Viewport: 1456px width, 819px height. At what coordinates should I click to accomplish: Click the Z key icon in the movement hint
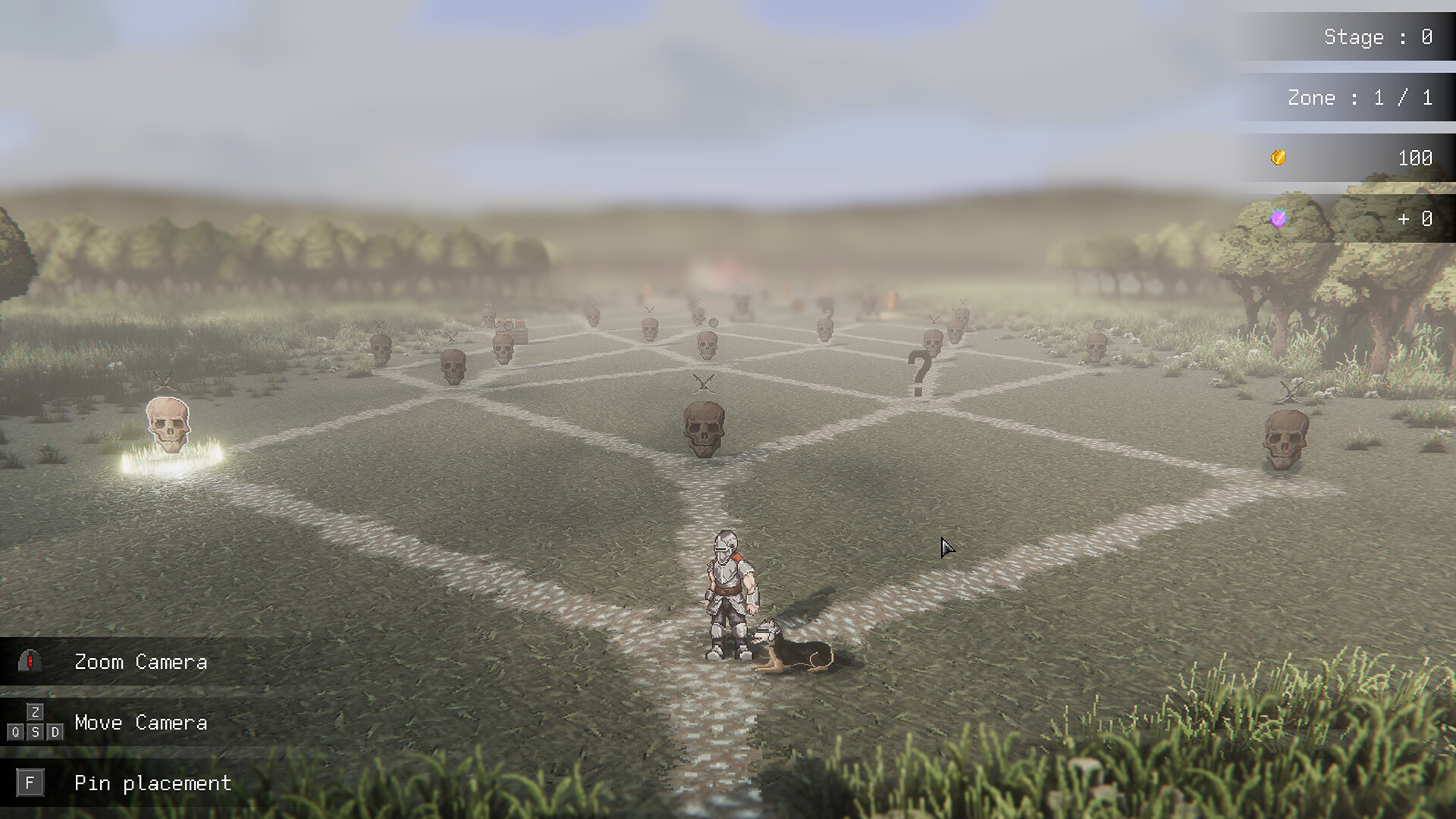[x=35, y=711]
